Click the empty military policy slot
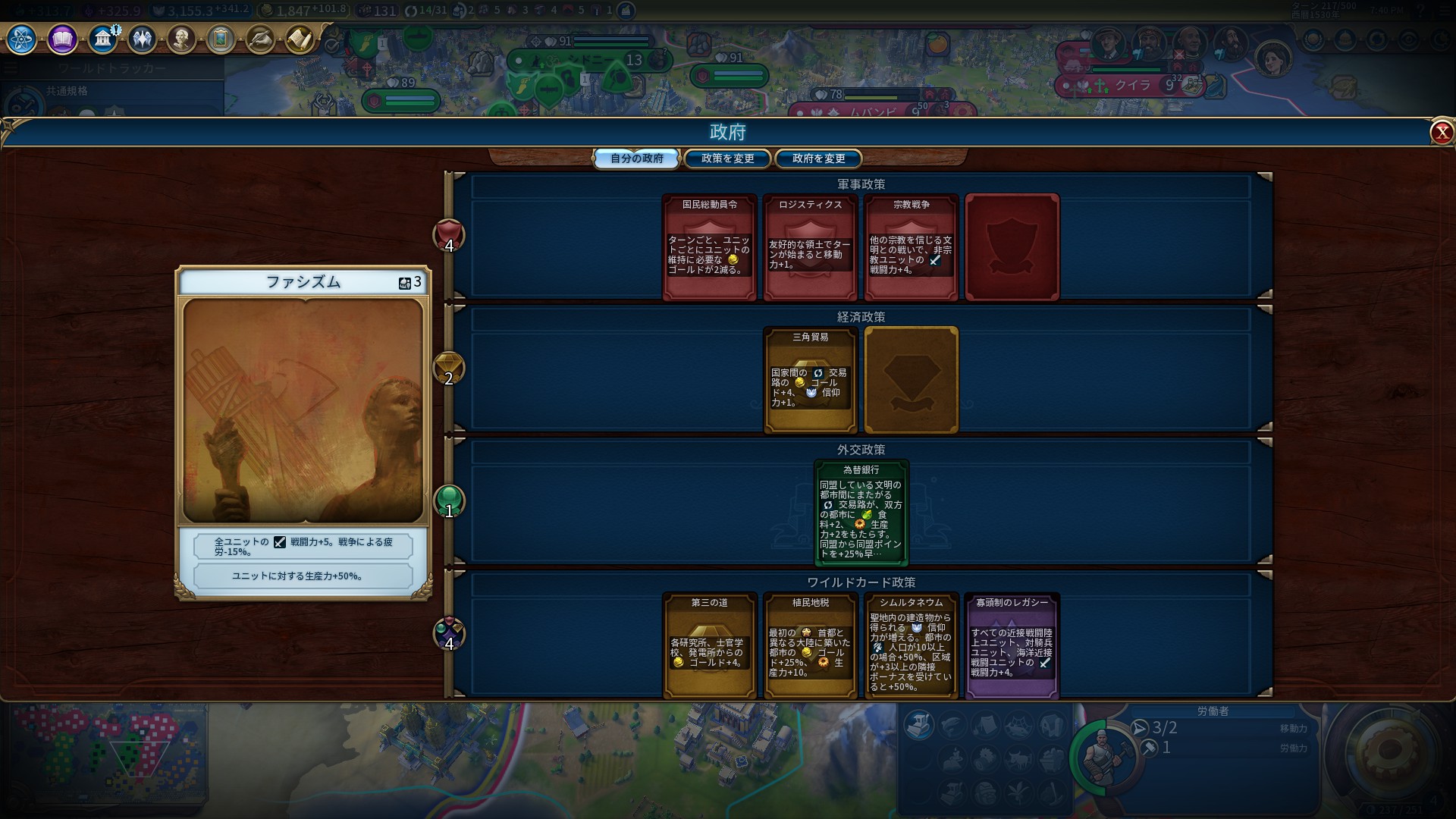The width and height of the screenshot is (1456, 819). [1012, 247]
